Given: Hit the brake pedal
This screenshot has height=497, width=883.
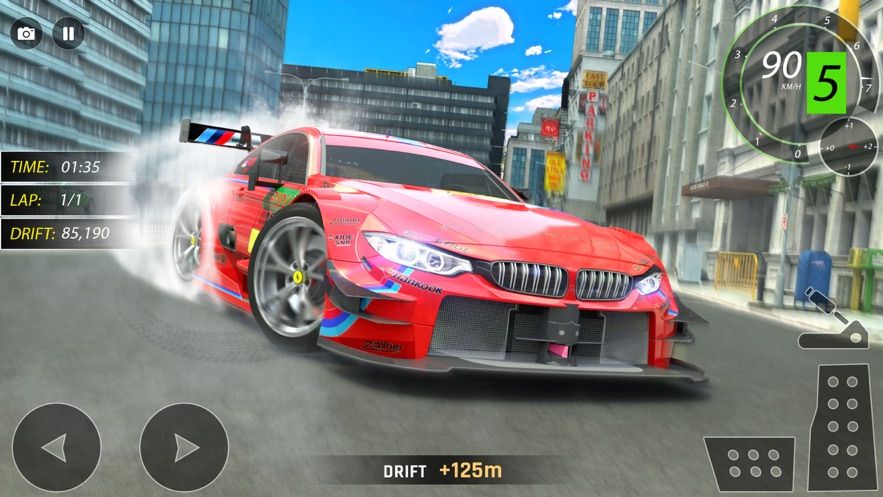Looking at the screenshot, I should tap(749, 463).
